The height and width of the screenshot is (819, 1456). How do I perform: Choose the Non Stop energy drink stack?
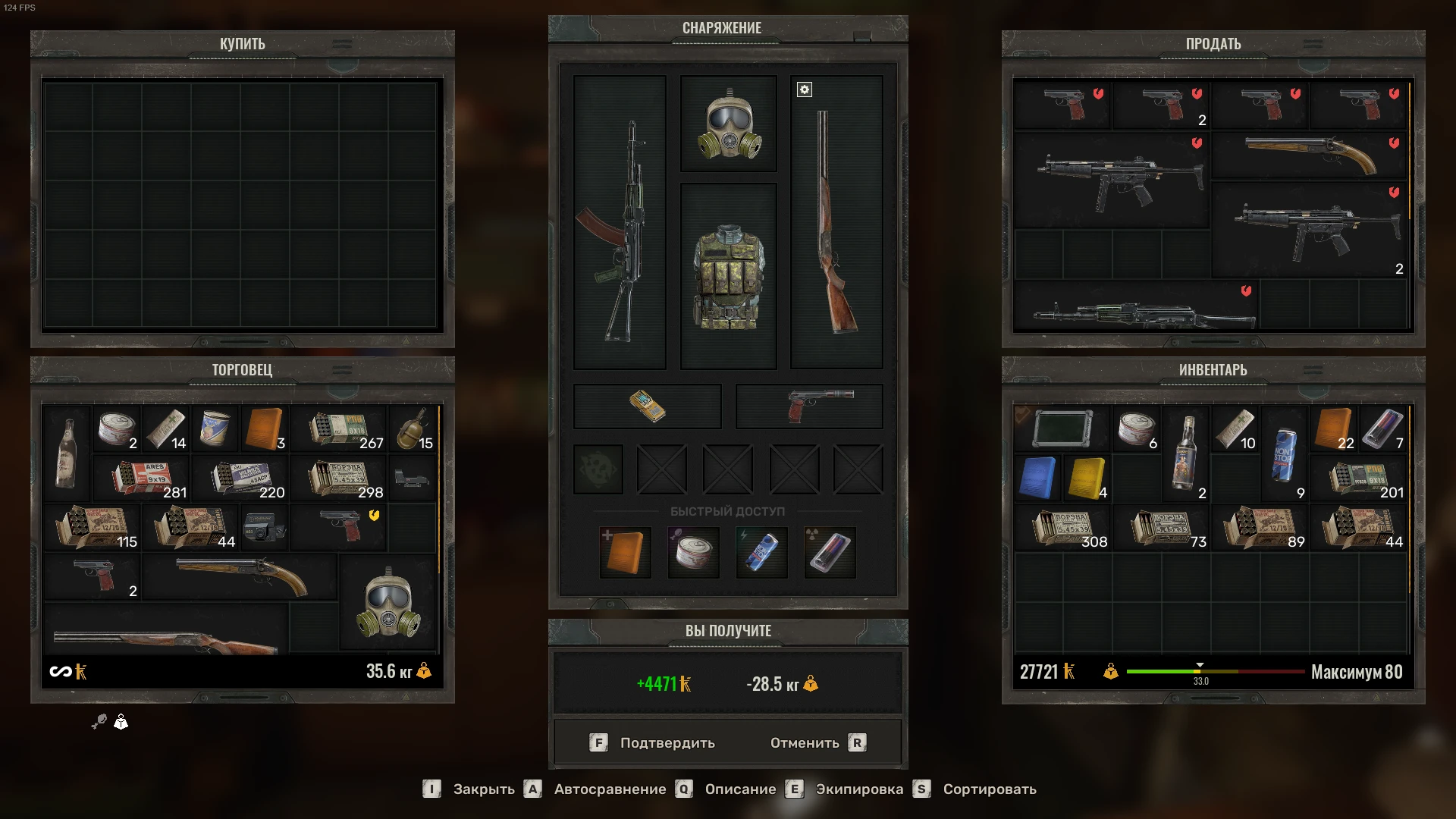pos(1283,455)
